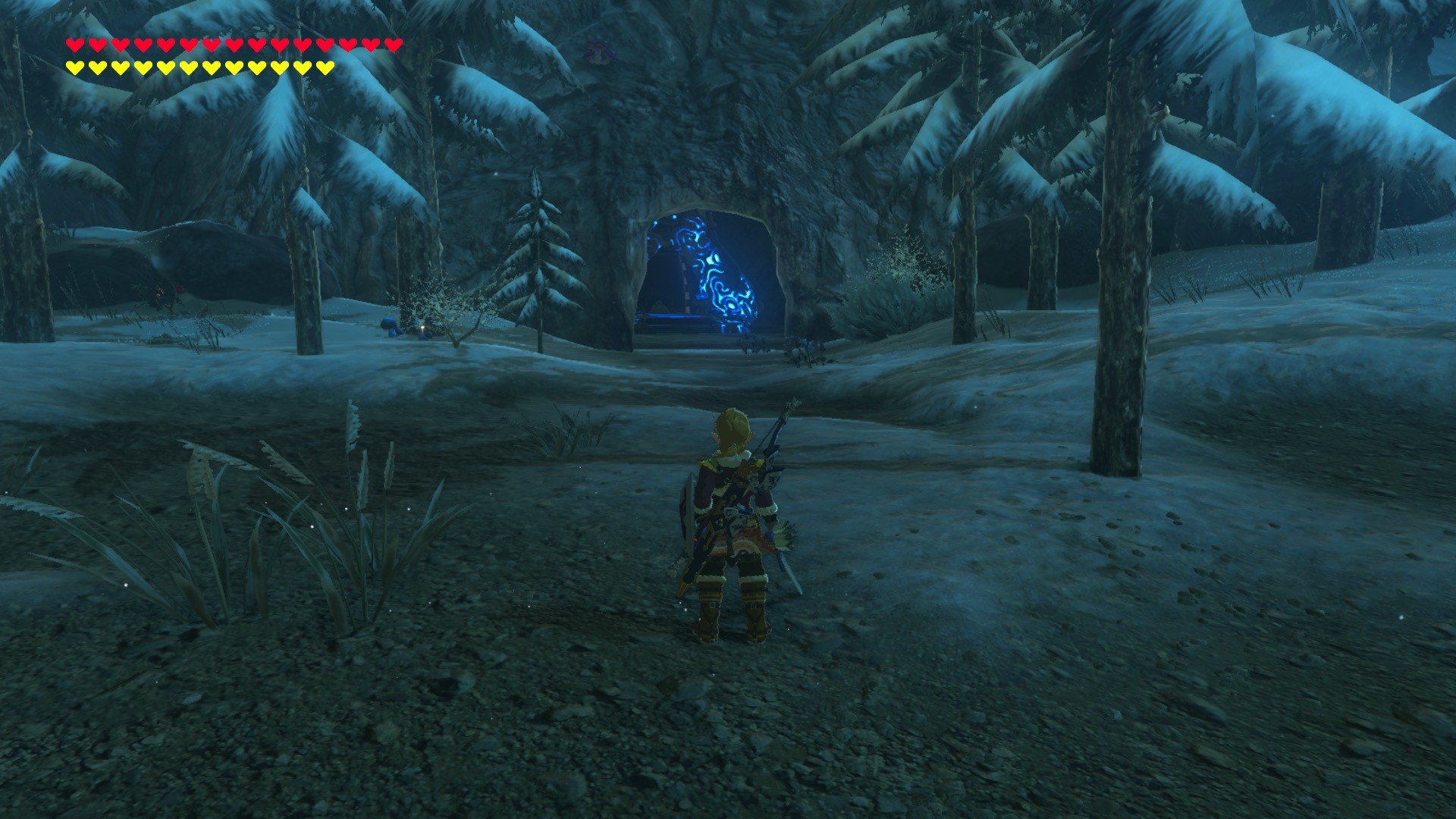Select the final yellow heart icon
Viewport: 1456px width, 819px height.
point(325,67)
